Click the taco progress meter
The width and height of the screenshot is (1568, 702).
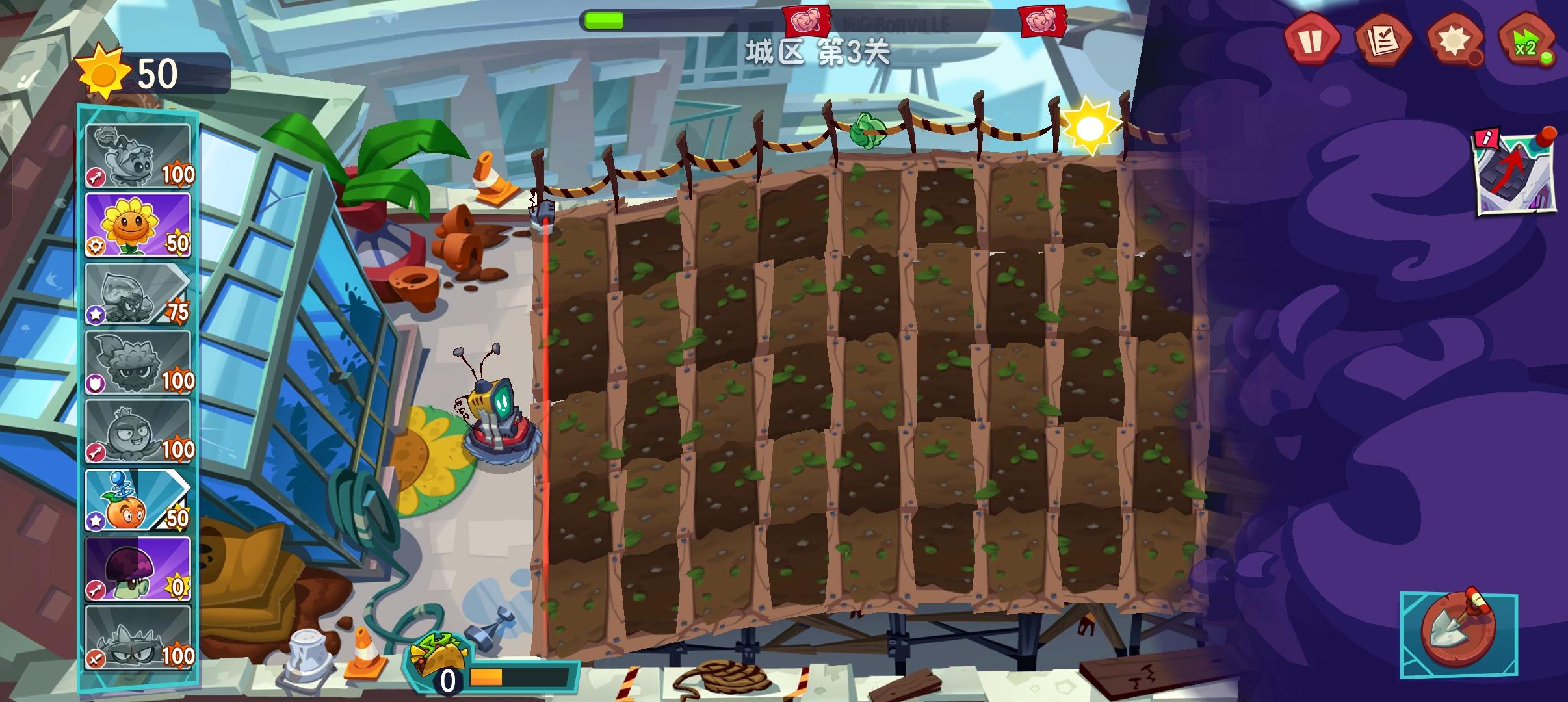494,671
